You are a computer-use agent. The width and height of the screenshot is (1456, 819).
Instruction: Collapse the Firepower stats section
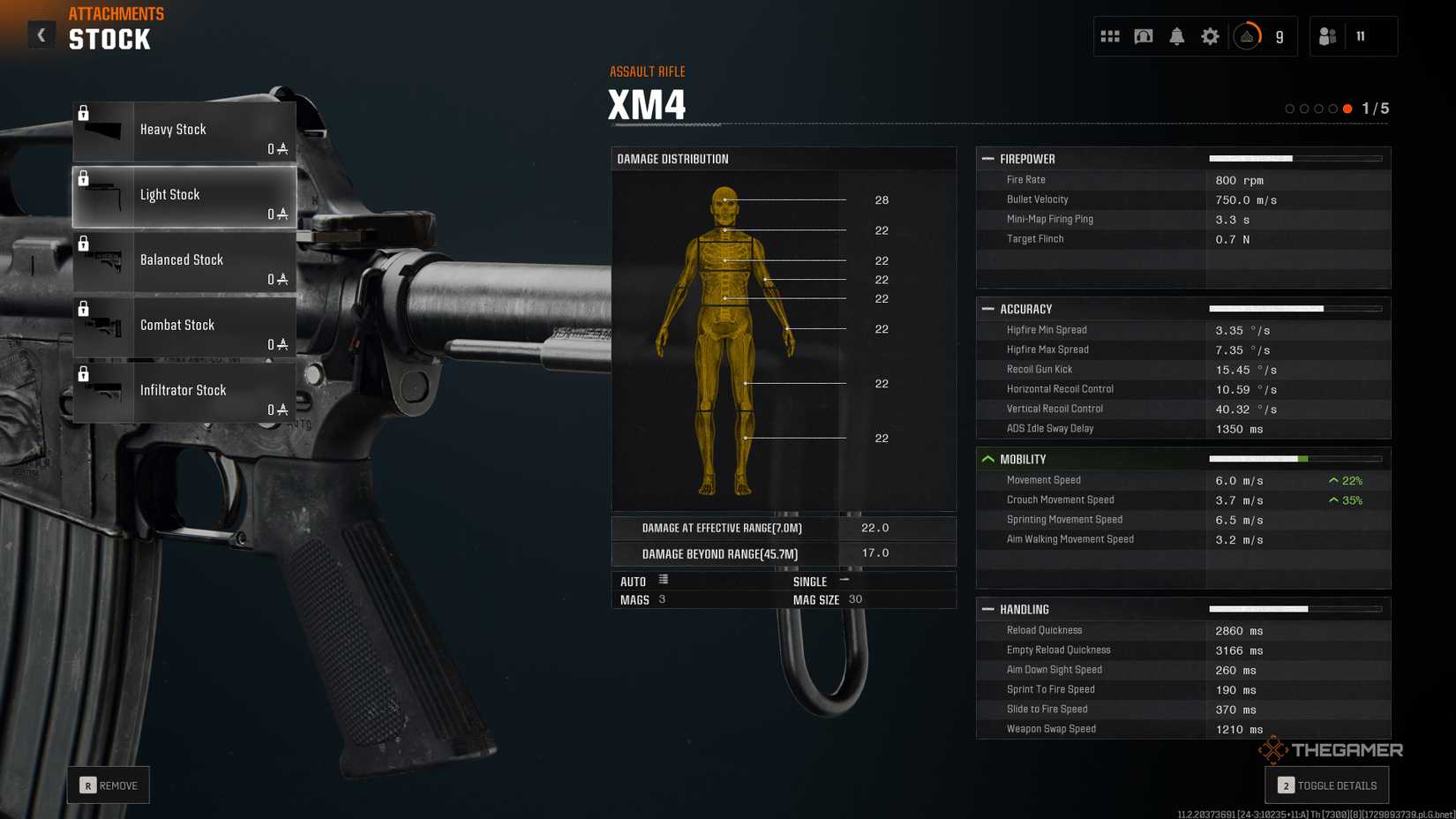pos(988,159)
